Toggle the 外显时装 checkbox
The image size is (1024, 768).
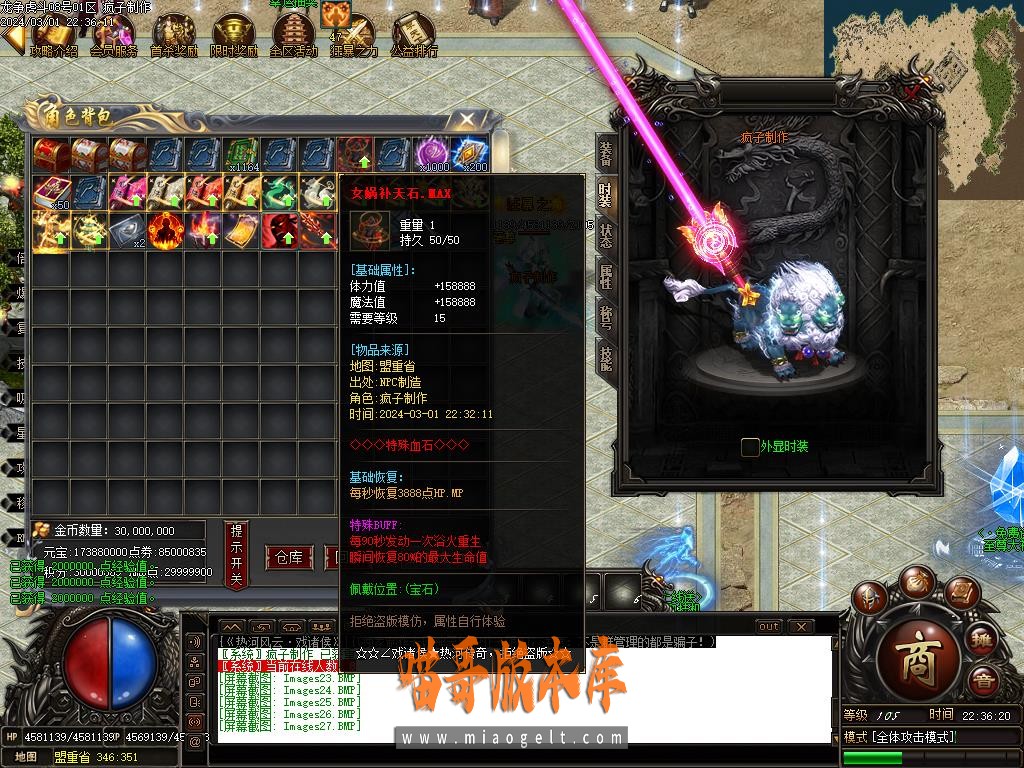[x=750, y=447]
